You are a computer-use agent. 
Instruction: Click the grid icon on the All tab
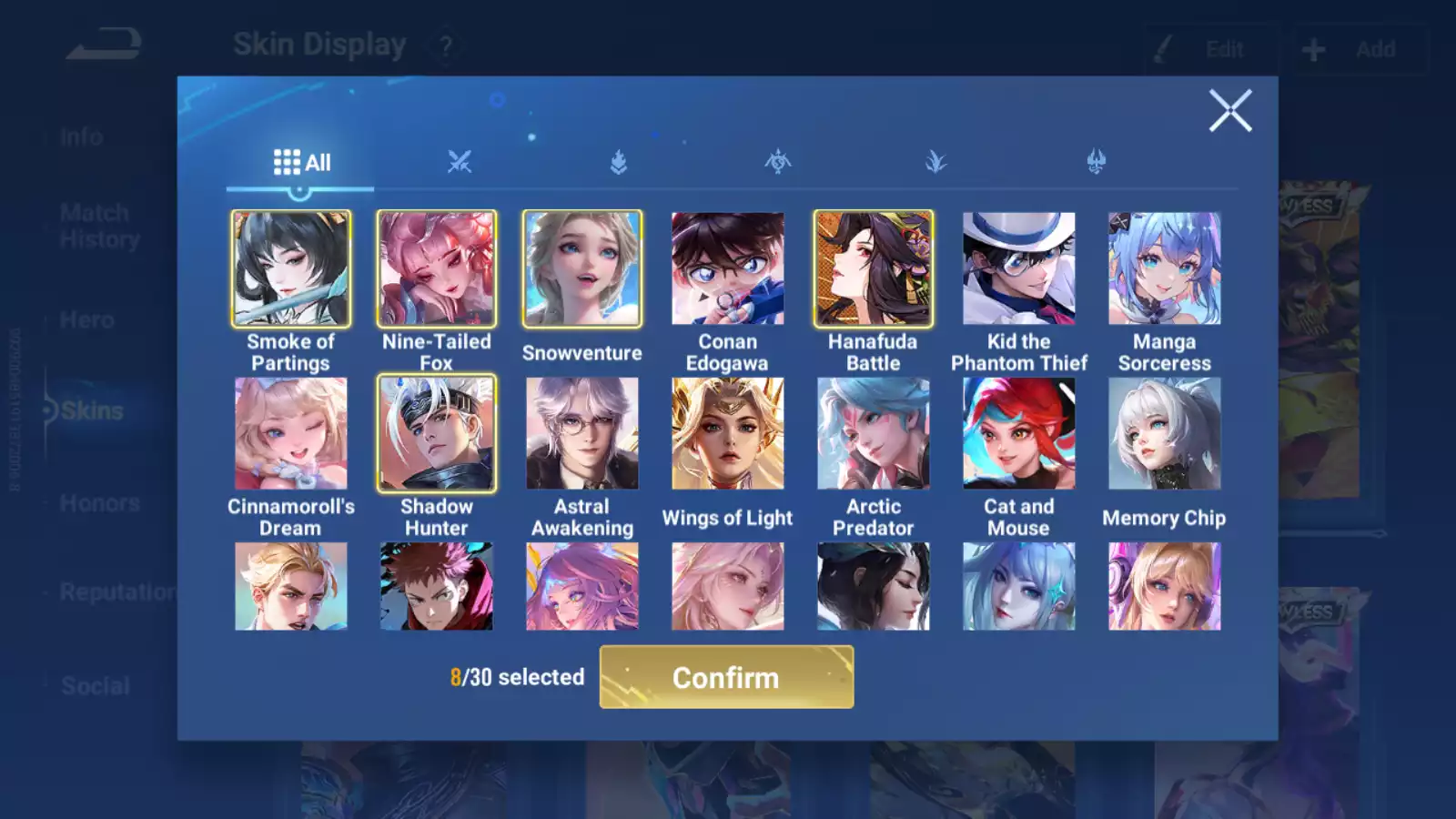287,161
